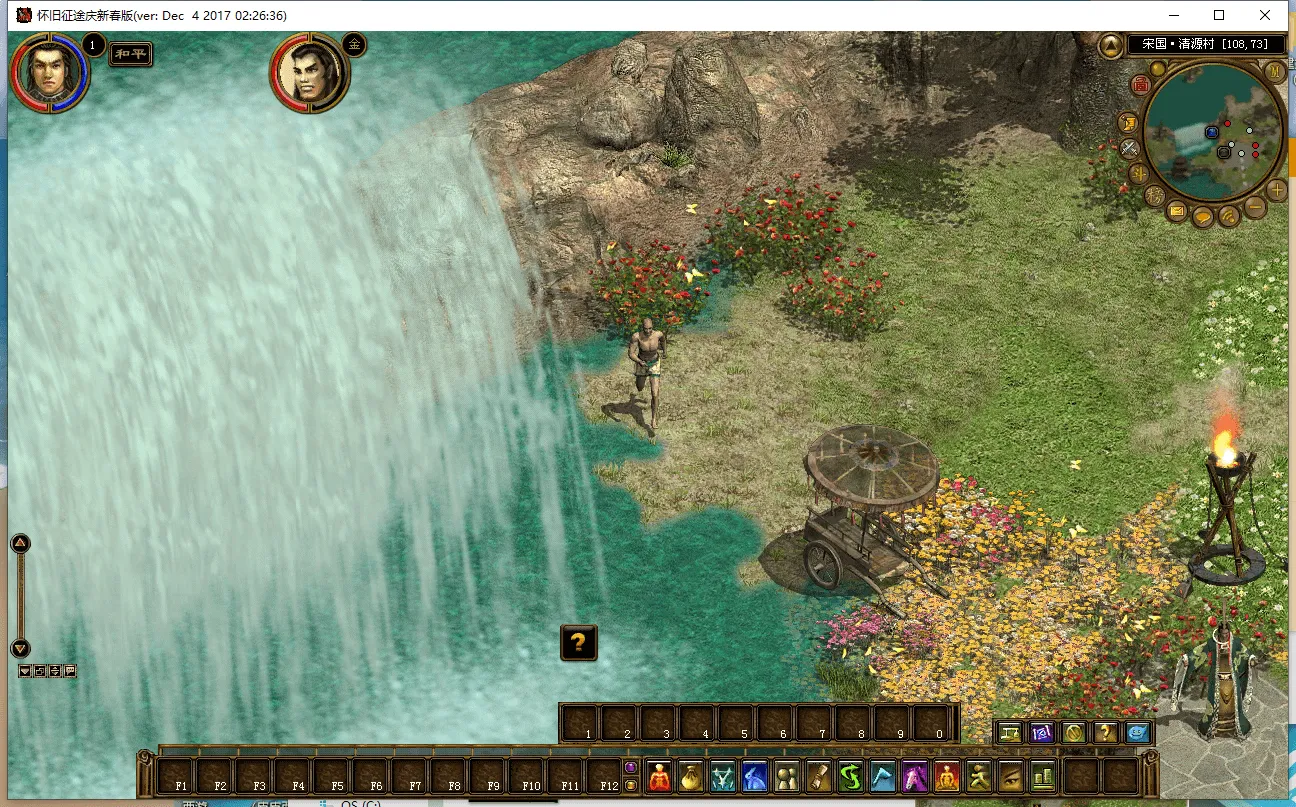Open the quest scroll icon
The image size is (1296, 807).
pyautogui.click(x=818, y=776)
